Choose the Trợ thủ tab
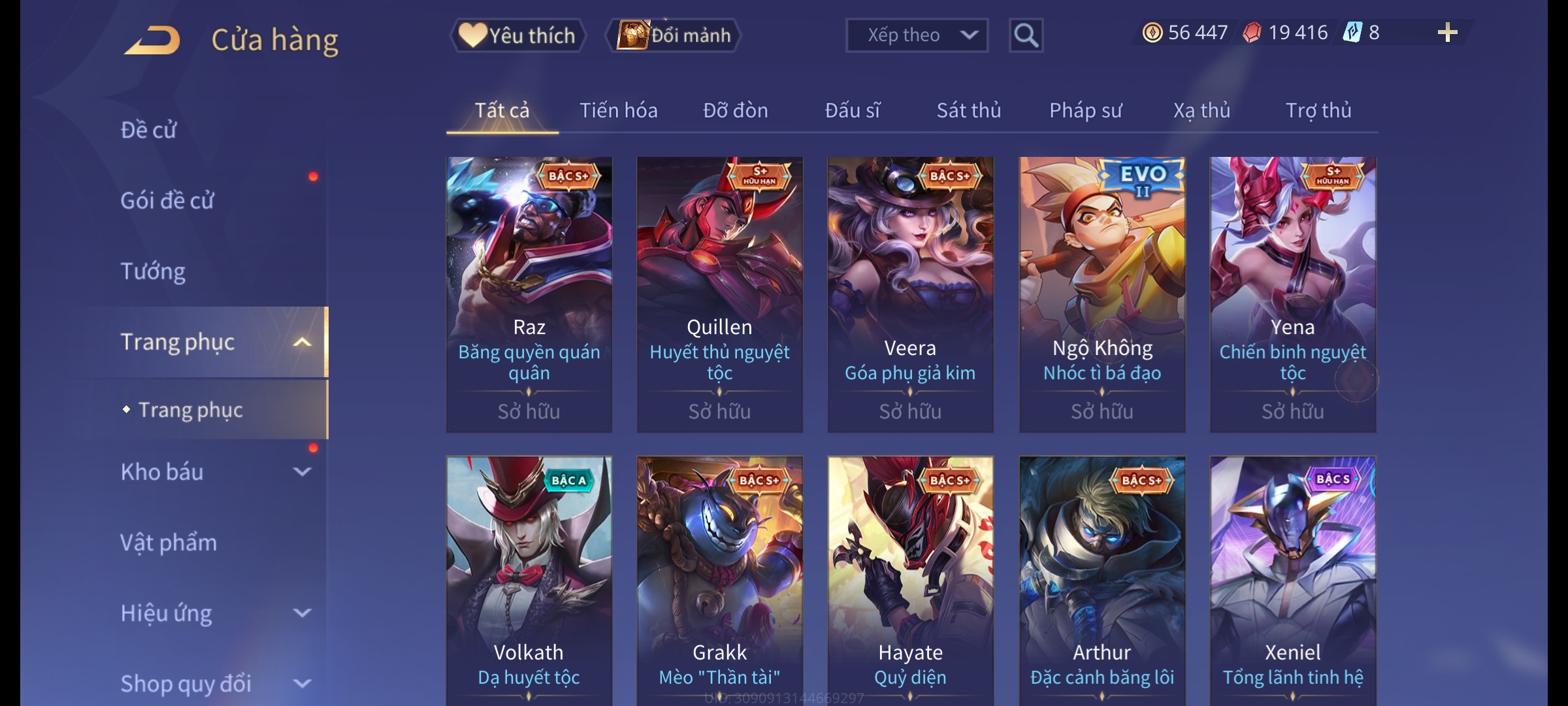This screenshot has height=706, width=1568. [x=1318, y=110]
